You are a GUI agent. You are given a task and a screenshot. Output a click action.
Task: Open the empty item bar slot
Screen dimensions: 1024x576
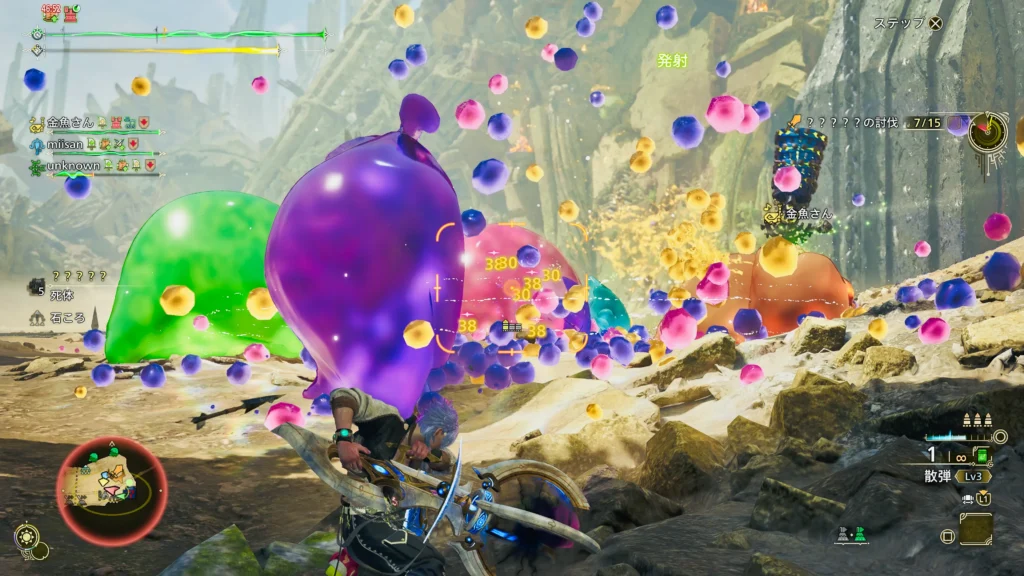tap(976, 529)
